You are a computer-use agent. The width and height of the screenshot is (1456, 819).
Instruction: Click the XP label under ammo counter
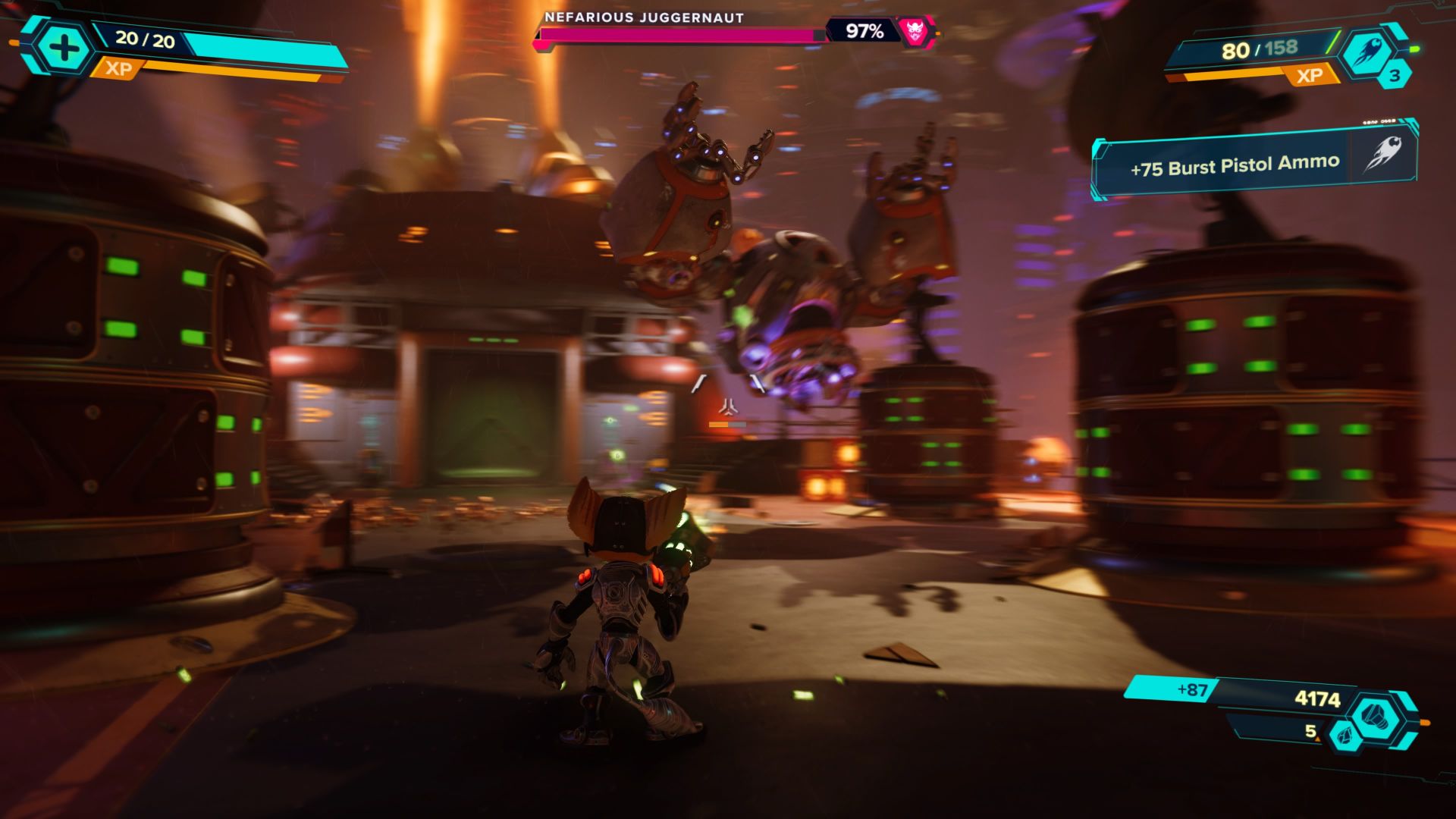pos(1311,74)
